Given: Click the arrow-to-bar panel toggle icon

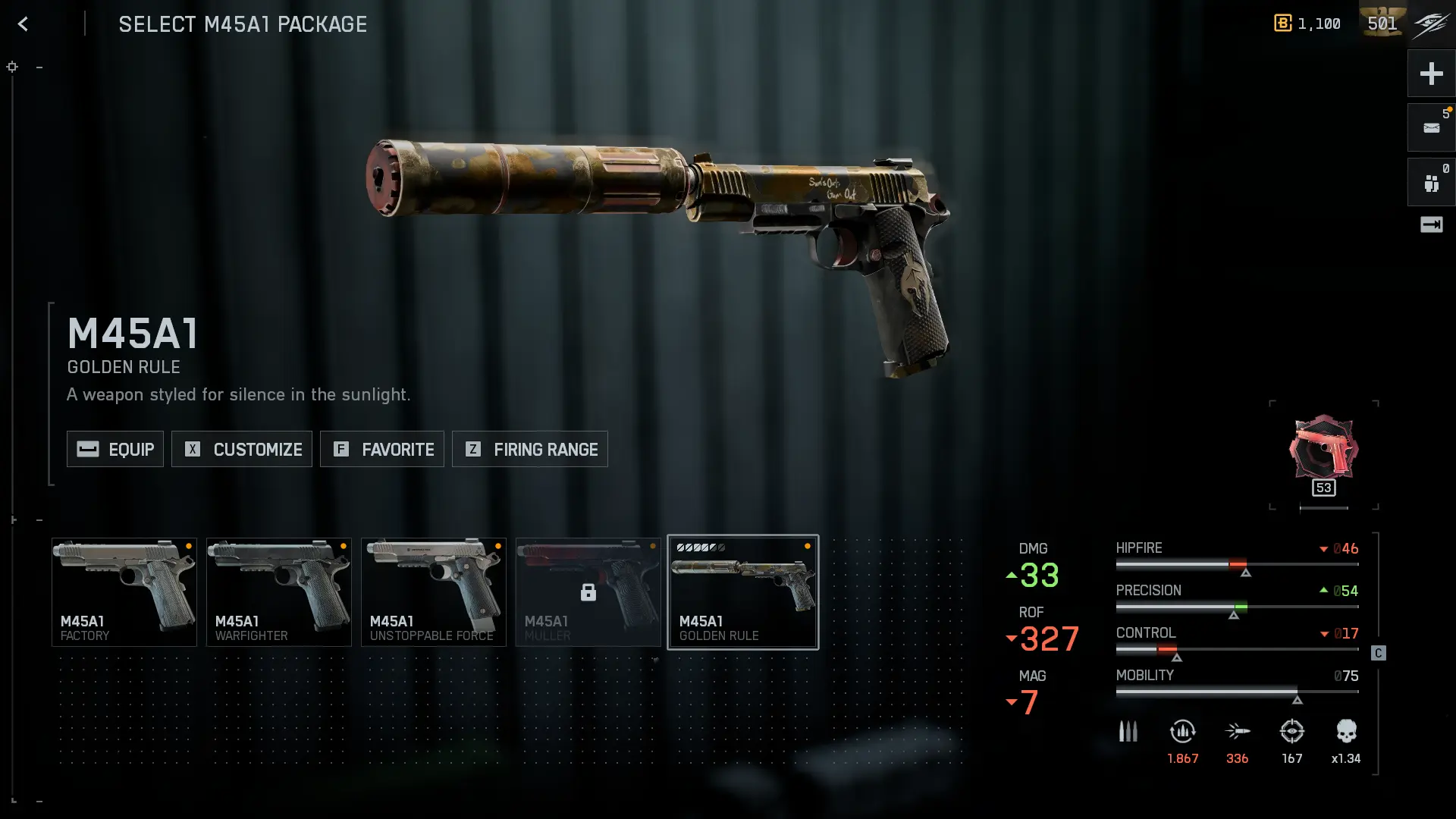Looking at the screenshot, I should tap(1431, 224).
